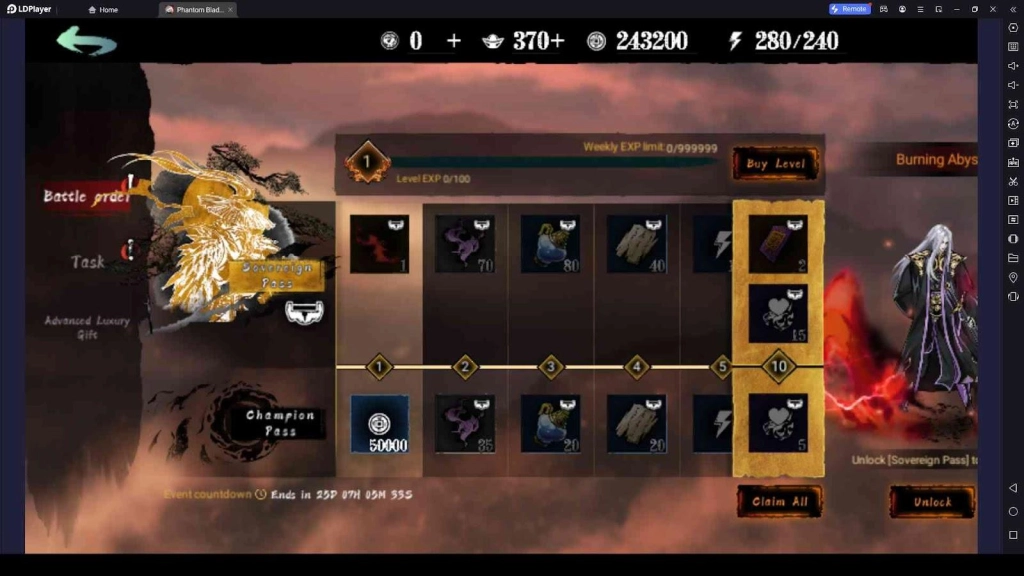Choose the Champion reward with quantity 35

(x=464, y=424)
